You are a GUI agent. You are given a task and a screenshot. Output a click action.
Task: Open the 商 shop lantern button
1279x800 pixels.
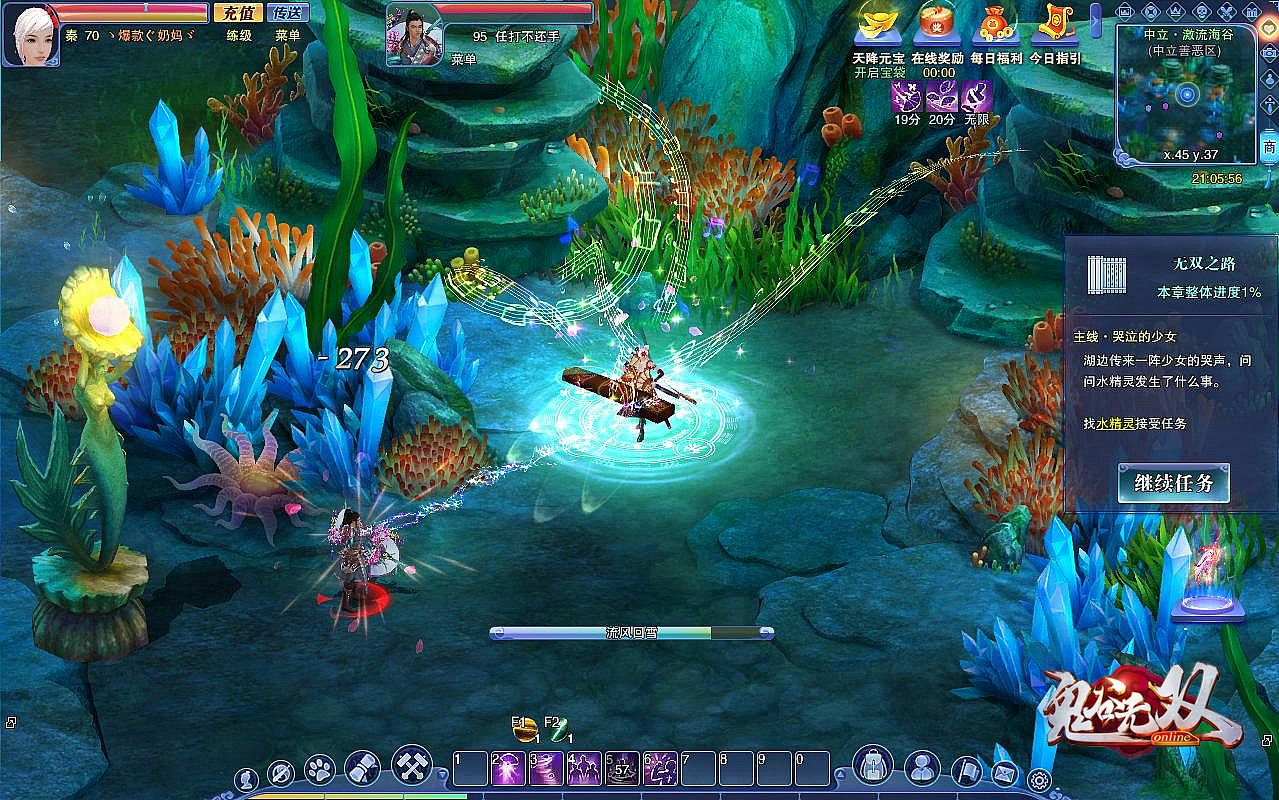coord(1269,147)
